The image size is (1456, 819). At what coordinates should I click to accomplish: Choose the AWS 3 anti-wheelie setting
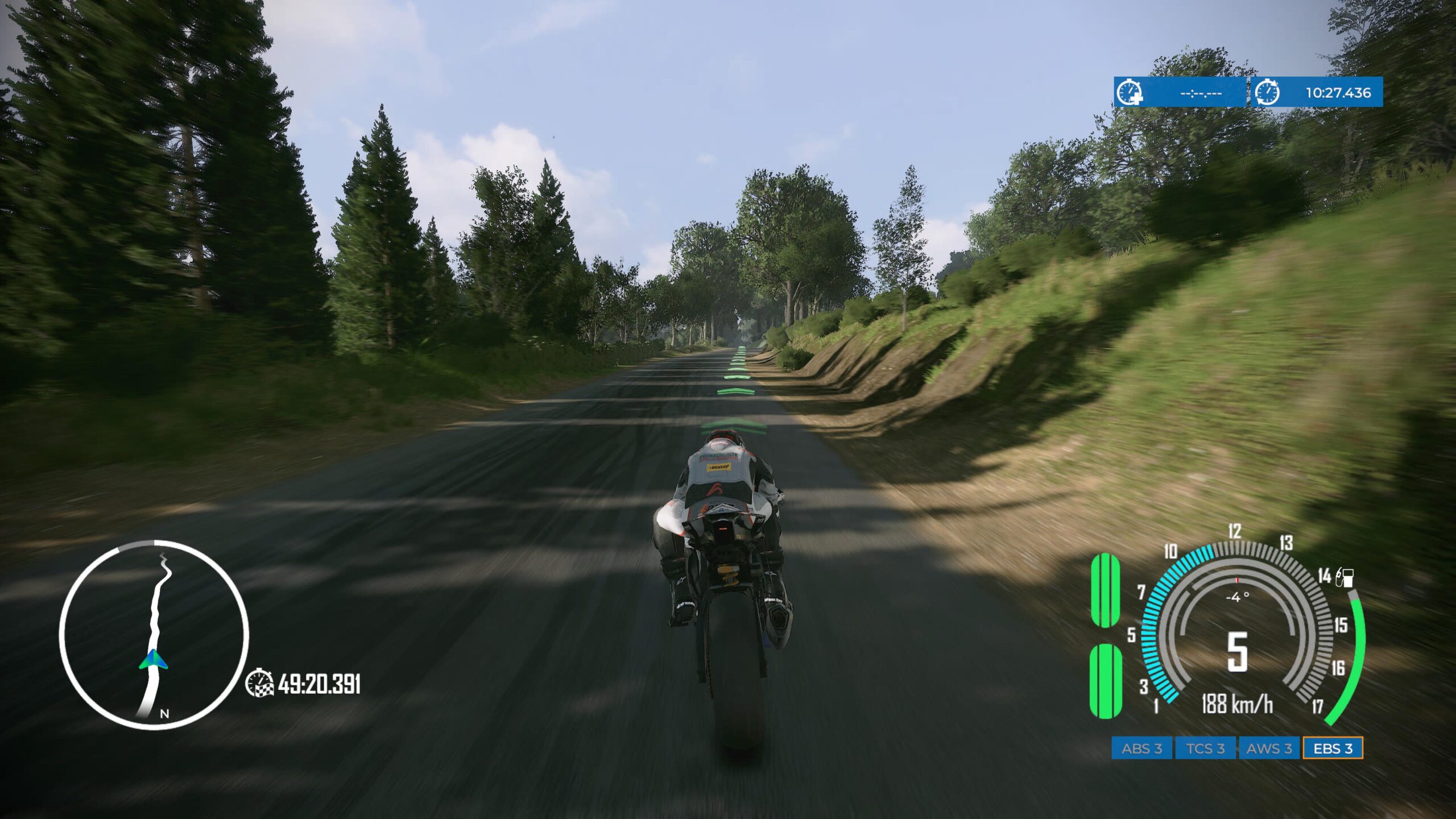[1269, 748]
